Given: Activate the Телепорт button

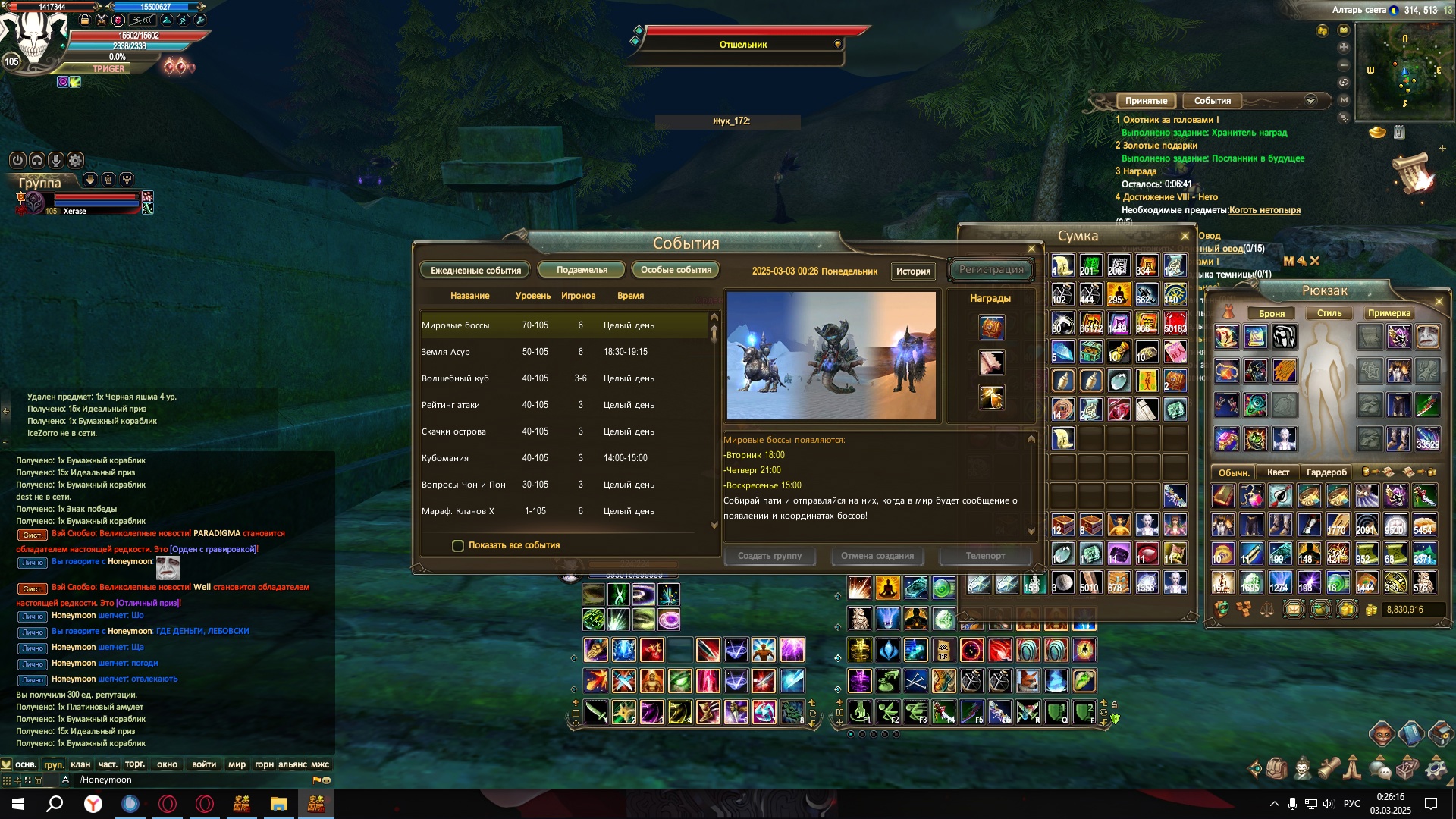Looking at the screenshot, I should pyautogui.click(x=985, y=556).
